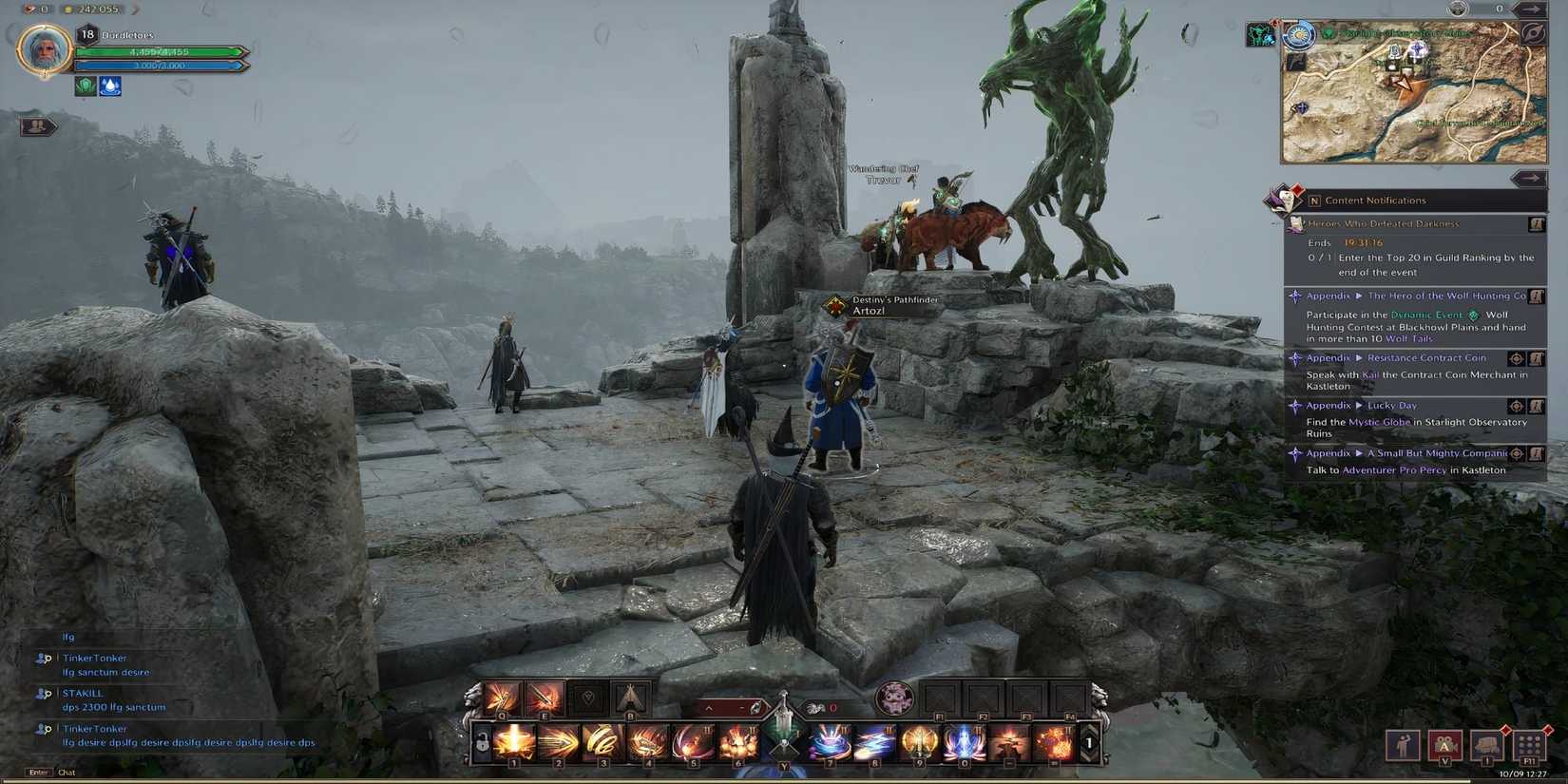The image size is (1568, 784).
Task: Click the player portrait in top-left corner
Action: click(44, 50)
